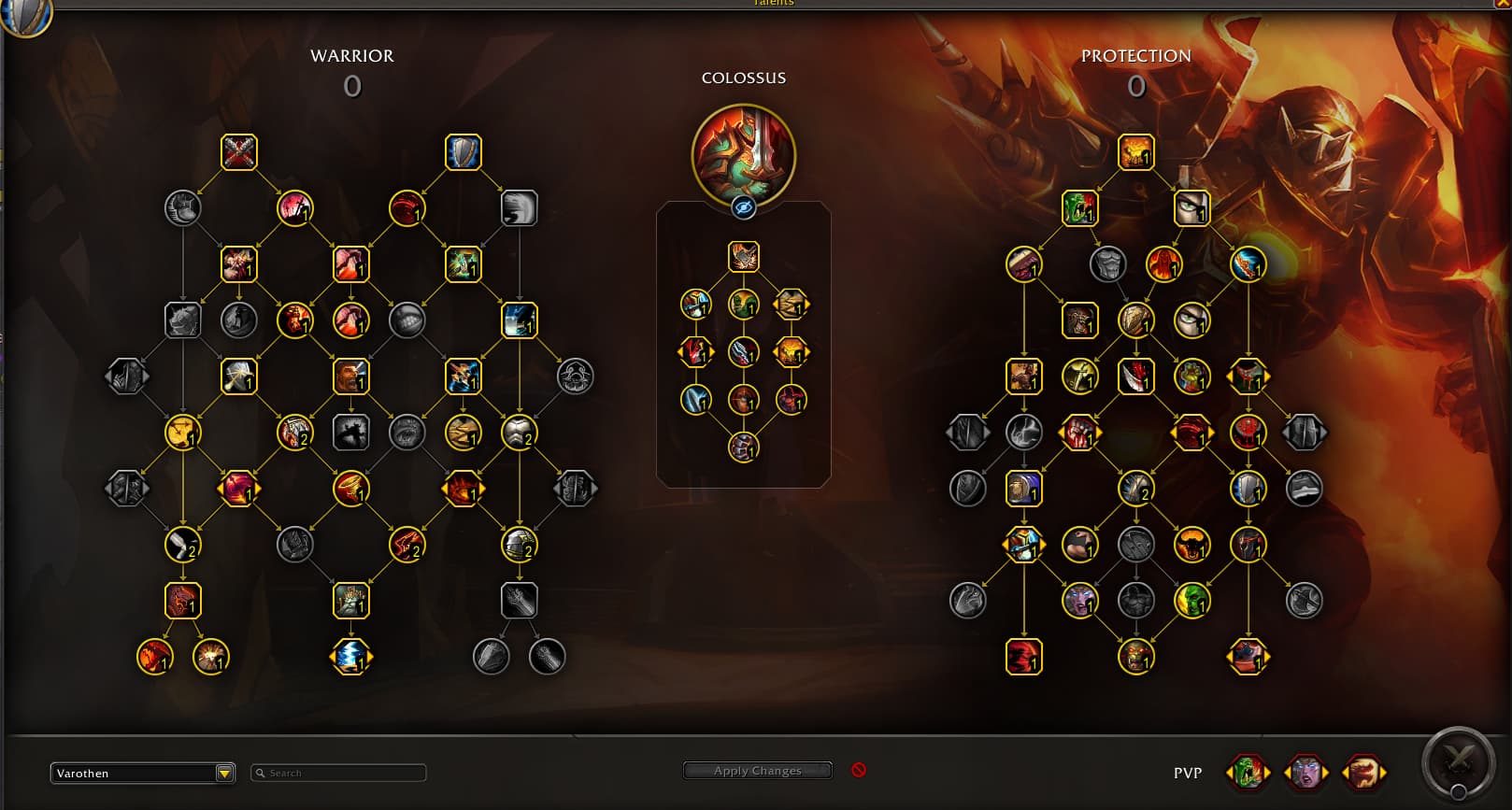Choose the purple screaming-face PVP talent slot
The height and width of the screenshot is (810, 1512).
(x=1305, y=773)
